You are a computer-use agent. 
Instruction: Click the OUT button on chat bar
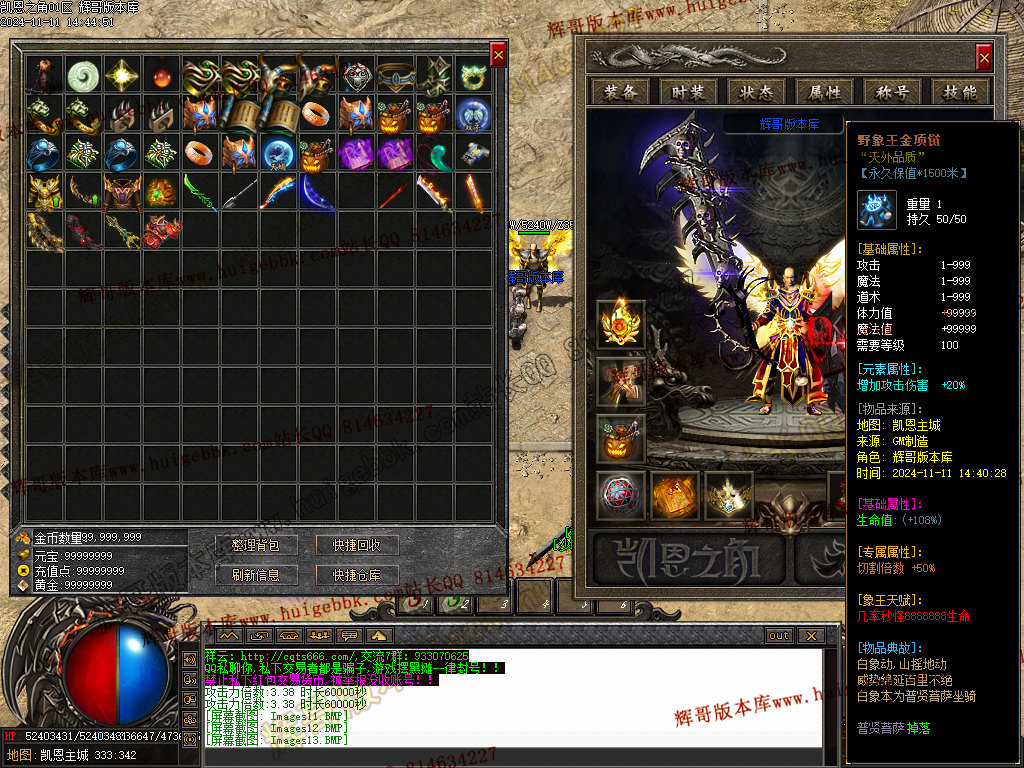pyautogui.click(x=779, y=635)
